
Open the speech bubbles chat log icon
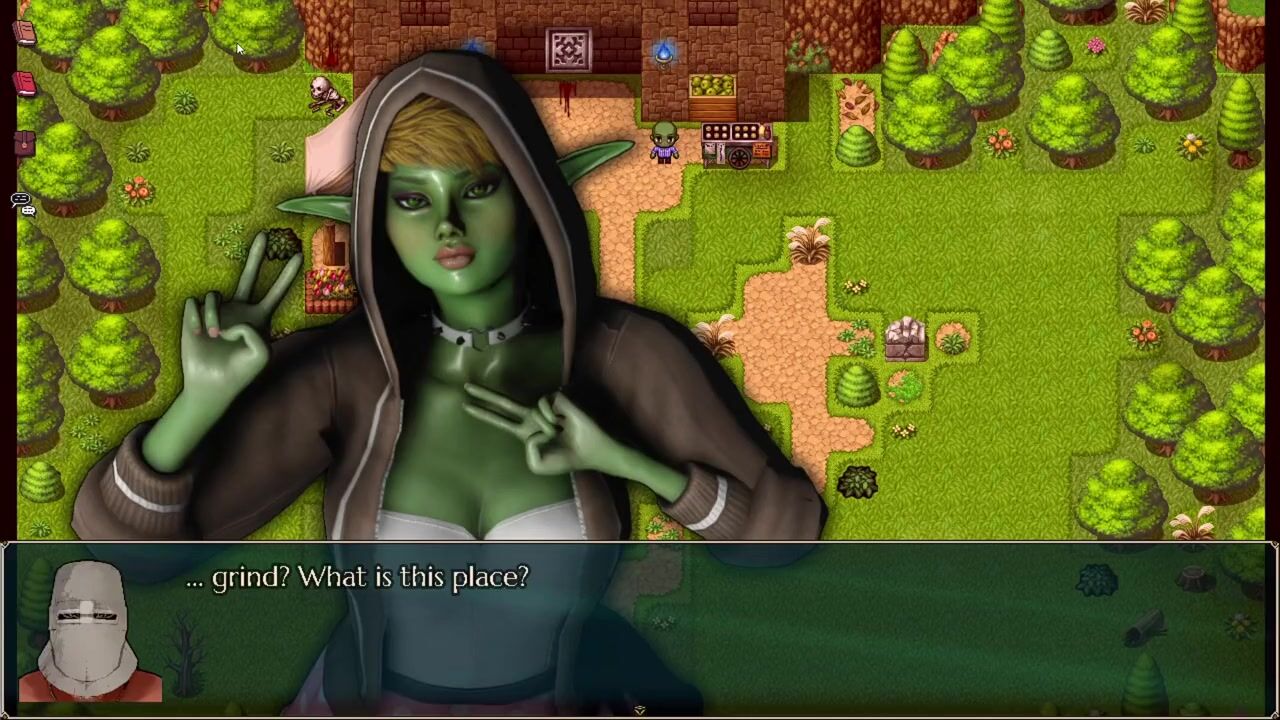point(22,203)
